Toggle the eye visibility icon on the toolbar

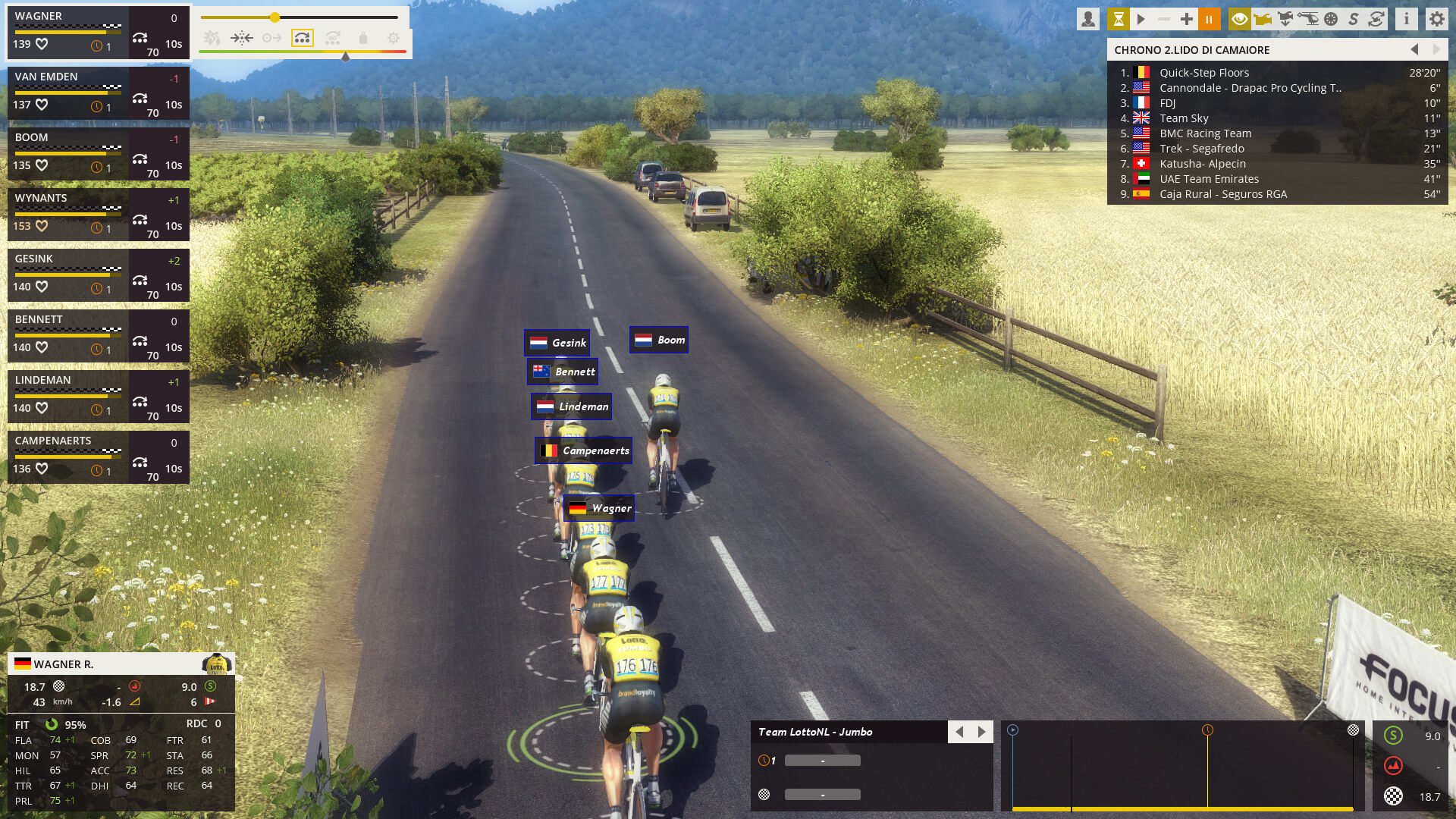point(1240,19)
